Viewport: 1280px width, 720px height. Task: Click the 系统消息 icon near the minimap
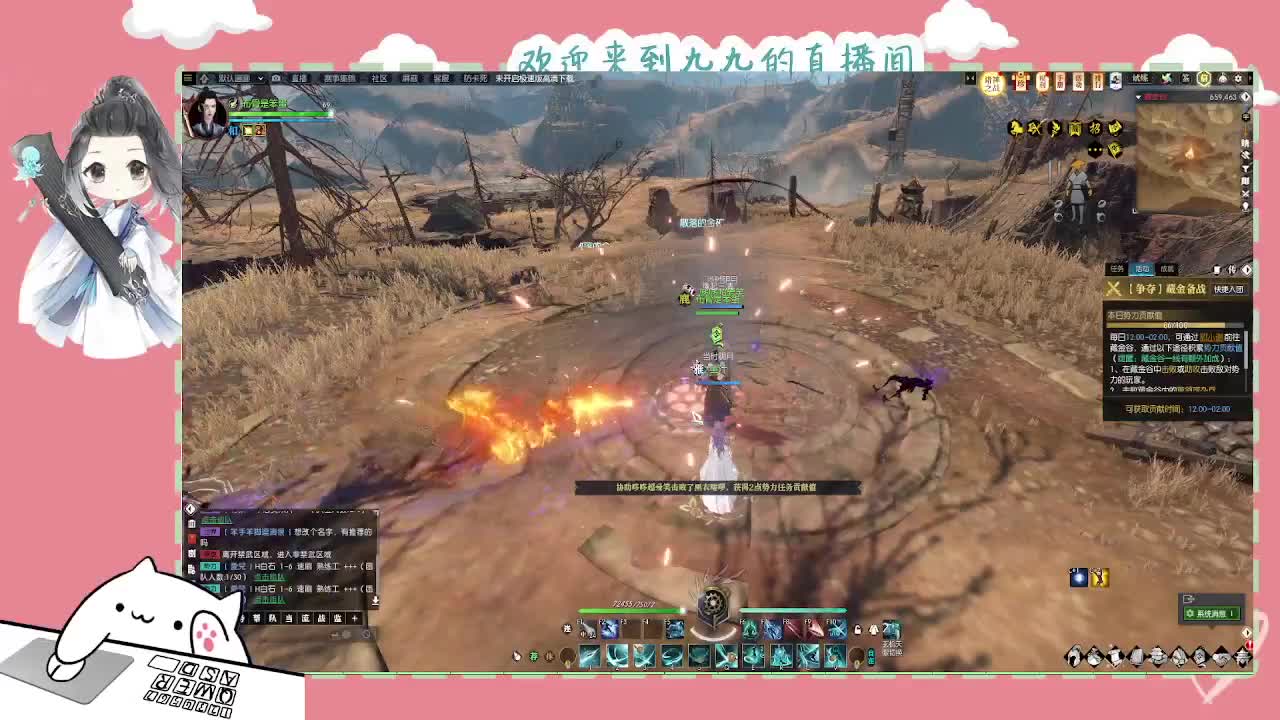coord(1212,613)
